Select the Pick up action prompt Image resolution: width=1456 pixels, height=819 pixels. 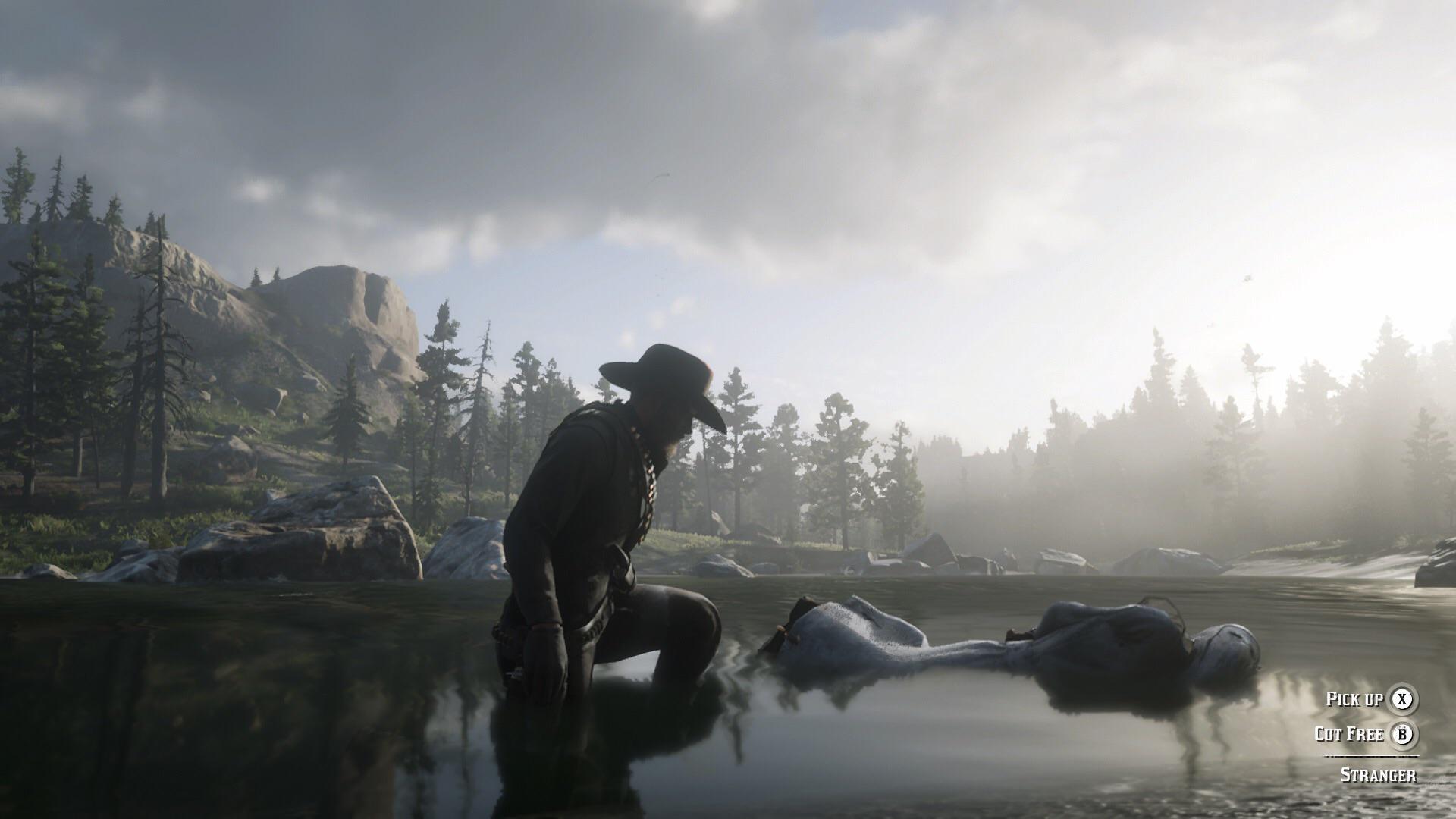pos(1355,699)
